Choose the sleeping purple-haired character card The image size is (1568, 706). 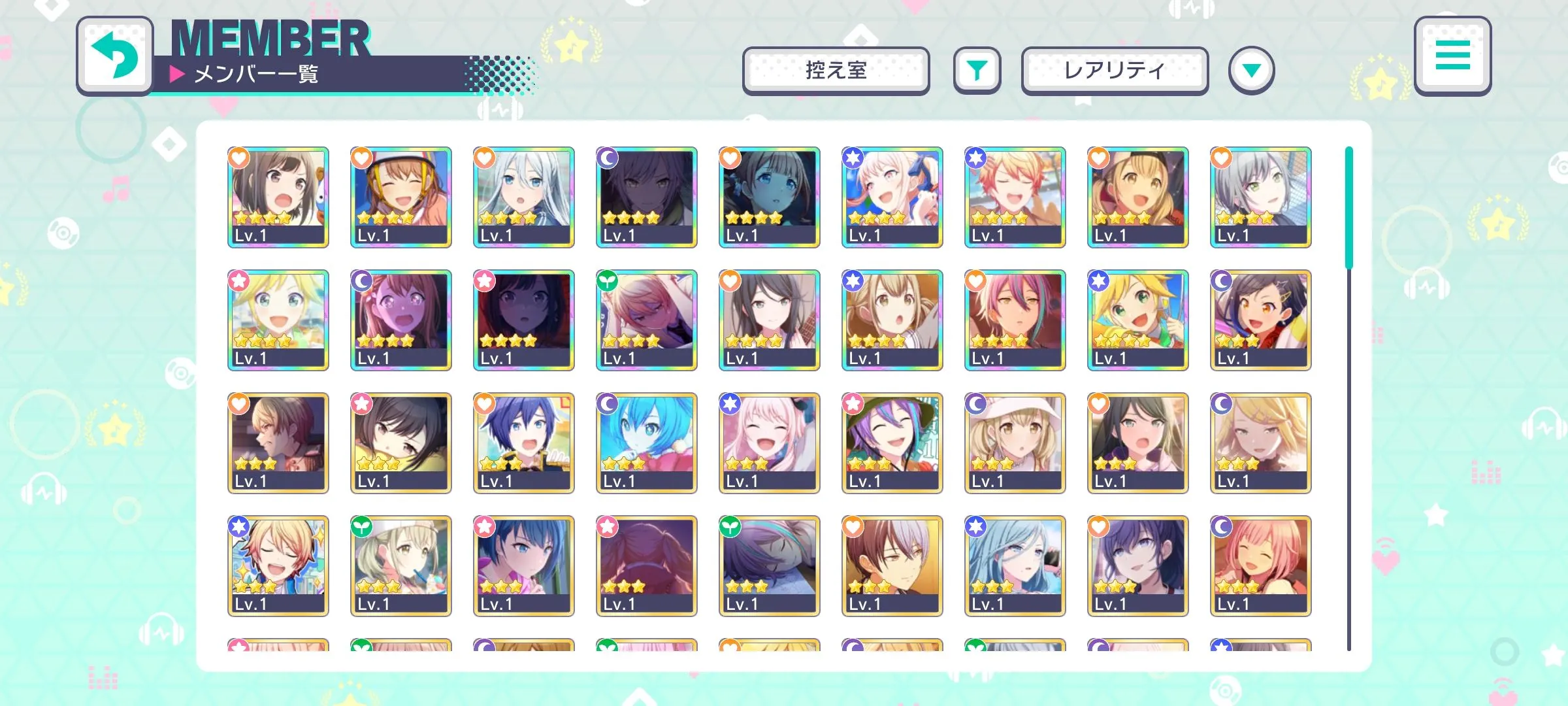point(770,565)
